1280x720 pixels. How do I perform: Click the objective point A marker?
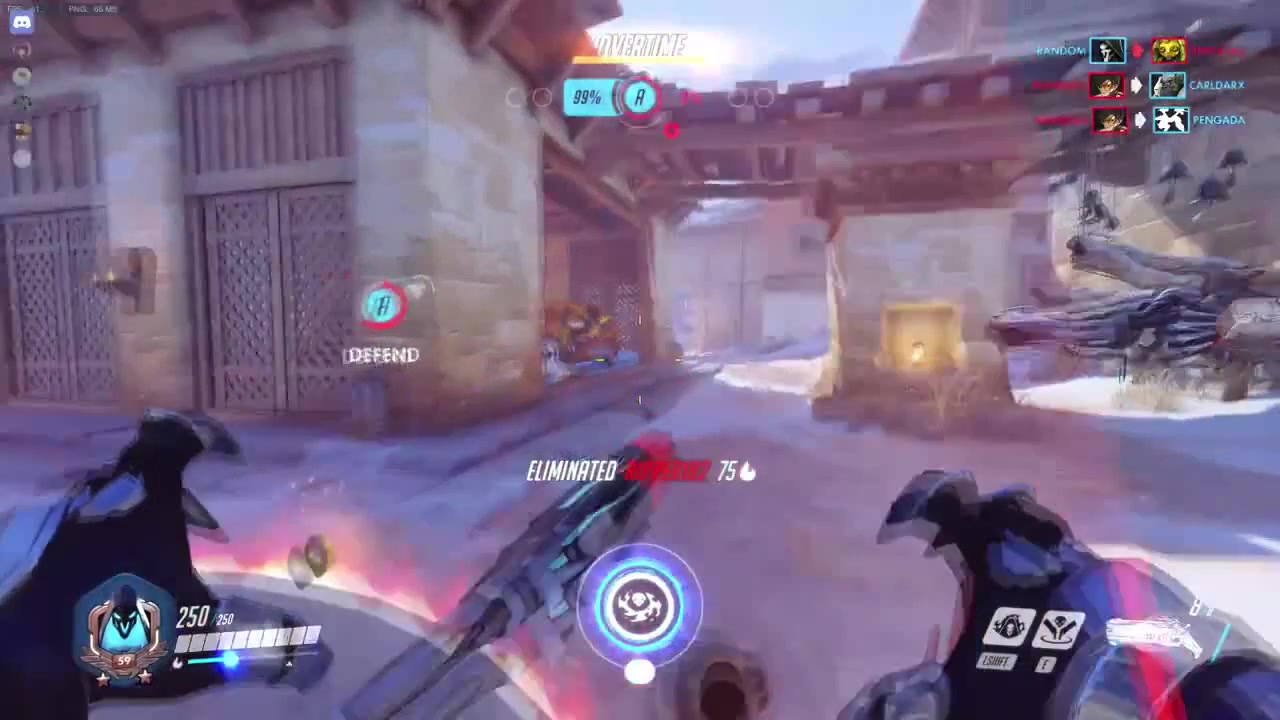(x=640, y=98)
